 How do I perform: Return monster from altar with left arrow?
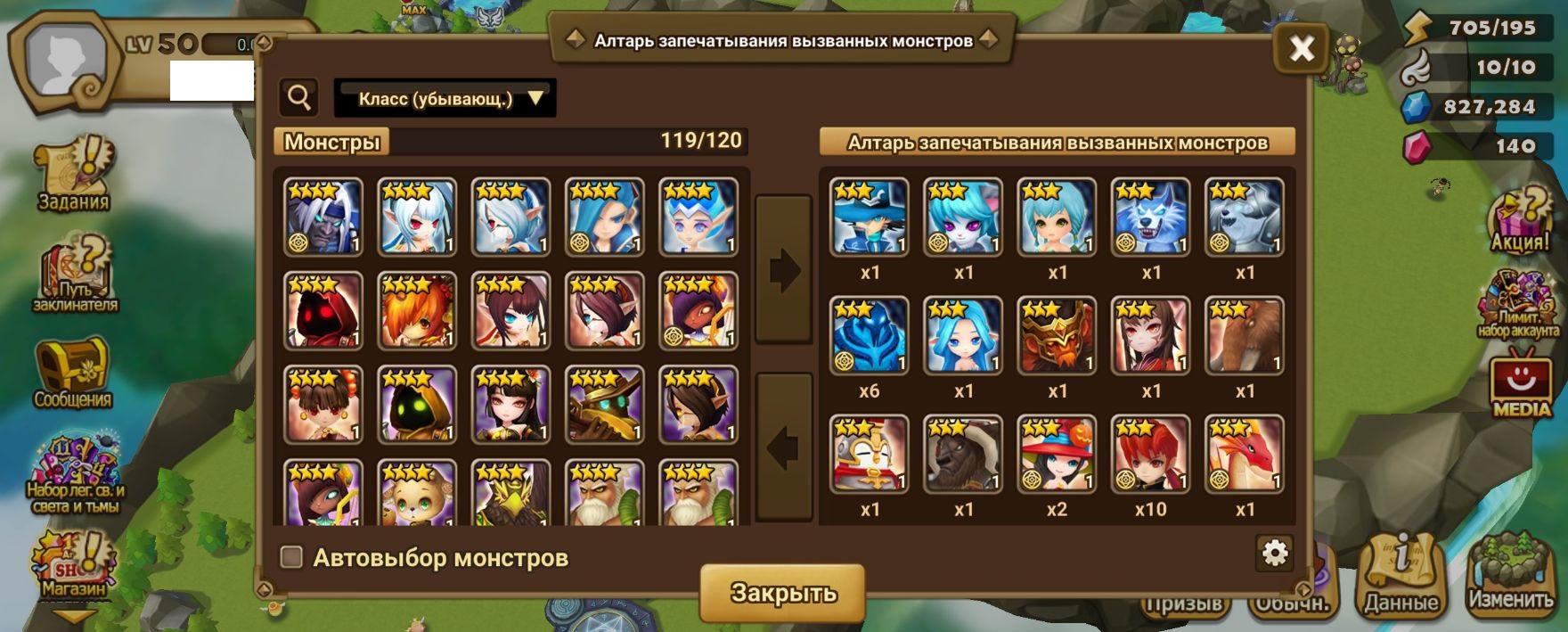(784, 447)
